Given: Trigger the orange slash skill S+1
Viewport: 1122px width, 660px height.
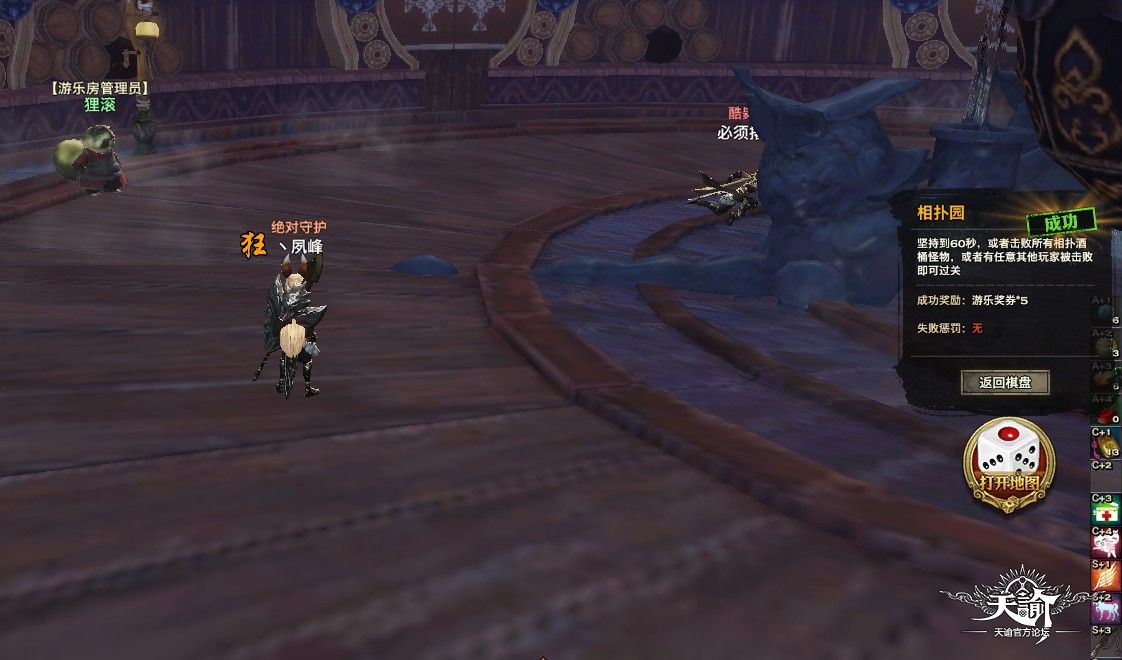Looking at the screenshot, I should click(x=1106, y=576).
